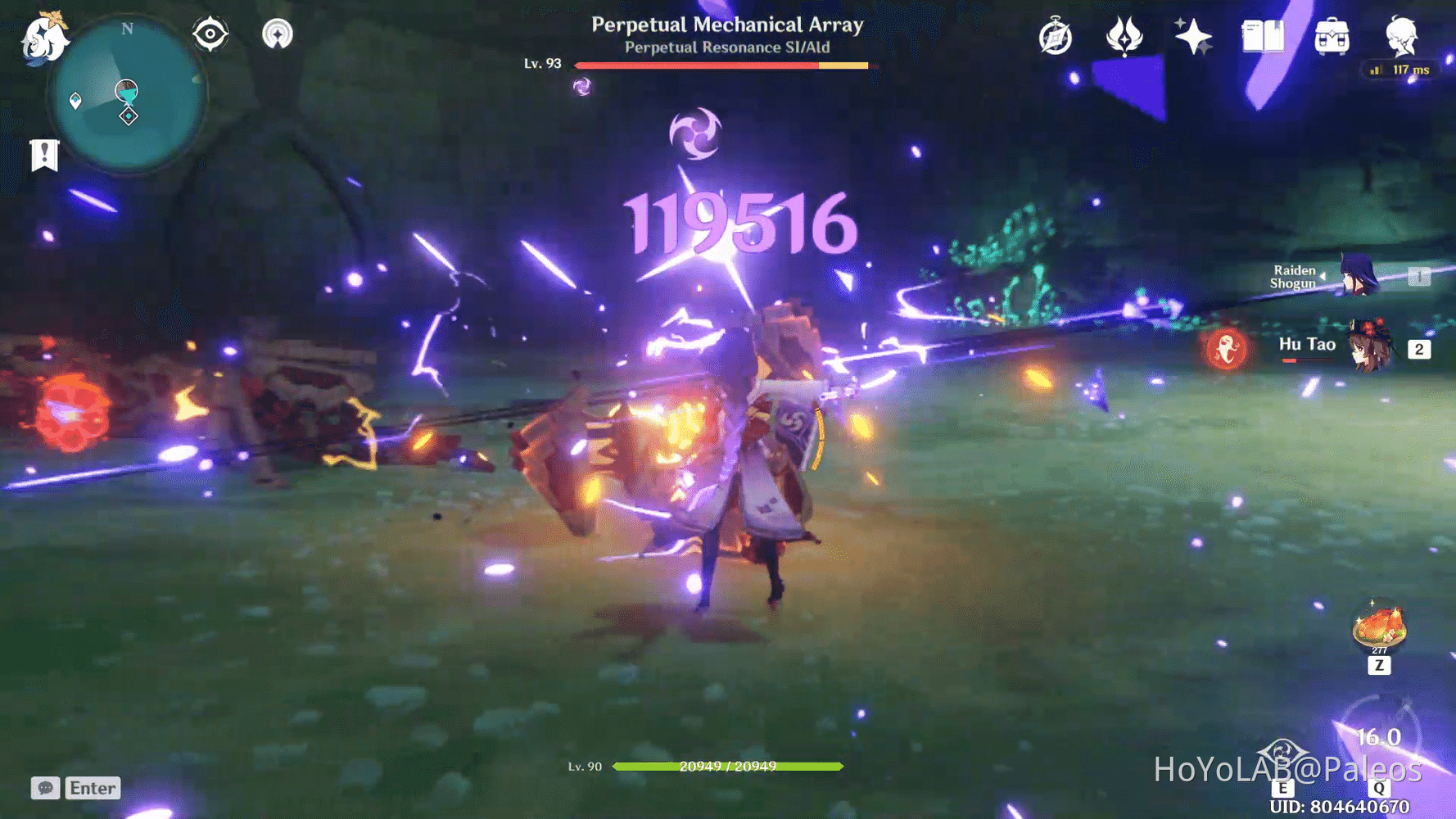Open the Wish menu
1456x819 pixels.
[1193, 36]
